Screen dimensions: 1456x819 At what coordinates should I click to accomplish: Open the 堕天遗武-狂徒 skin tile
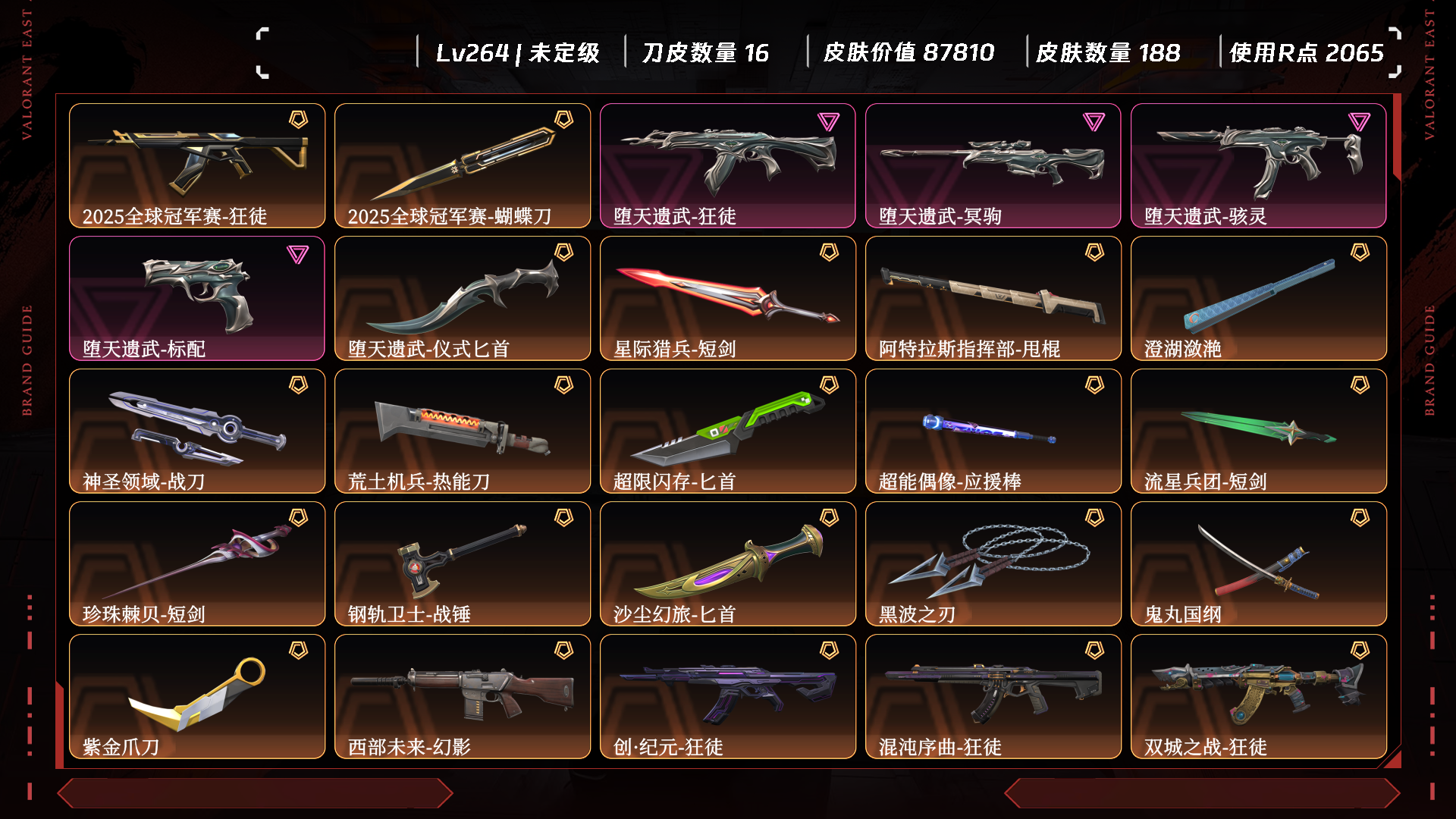coord(728,165)
